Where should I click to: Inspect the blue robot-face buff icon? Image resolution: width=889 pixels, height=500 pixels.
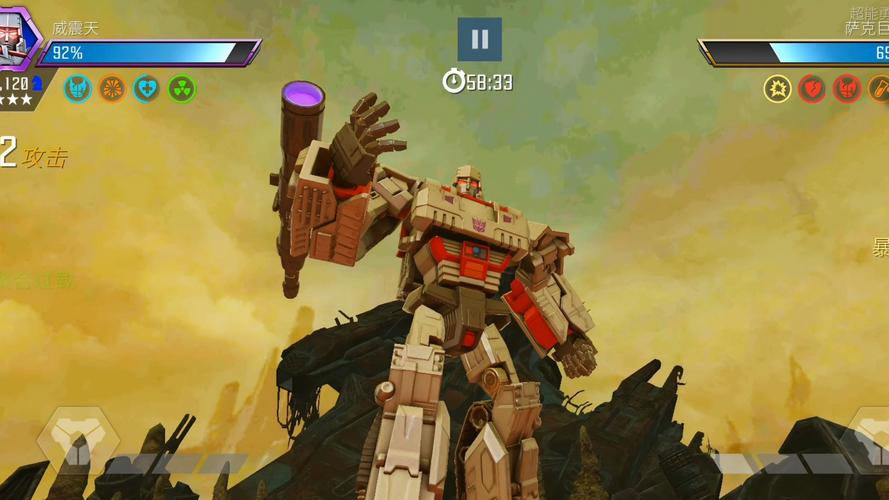[x=77, y=89]
